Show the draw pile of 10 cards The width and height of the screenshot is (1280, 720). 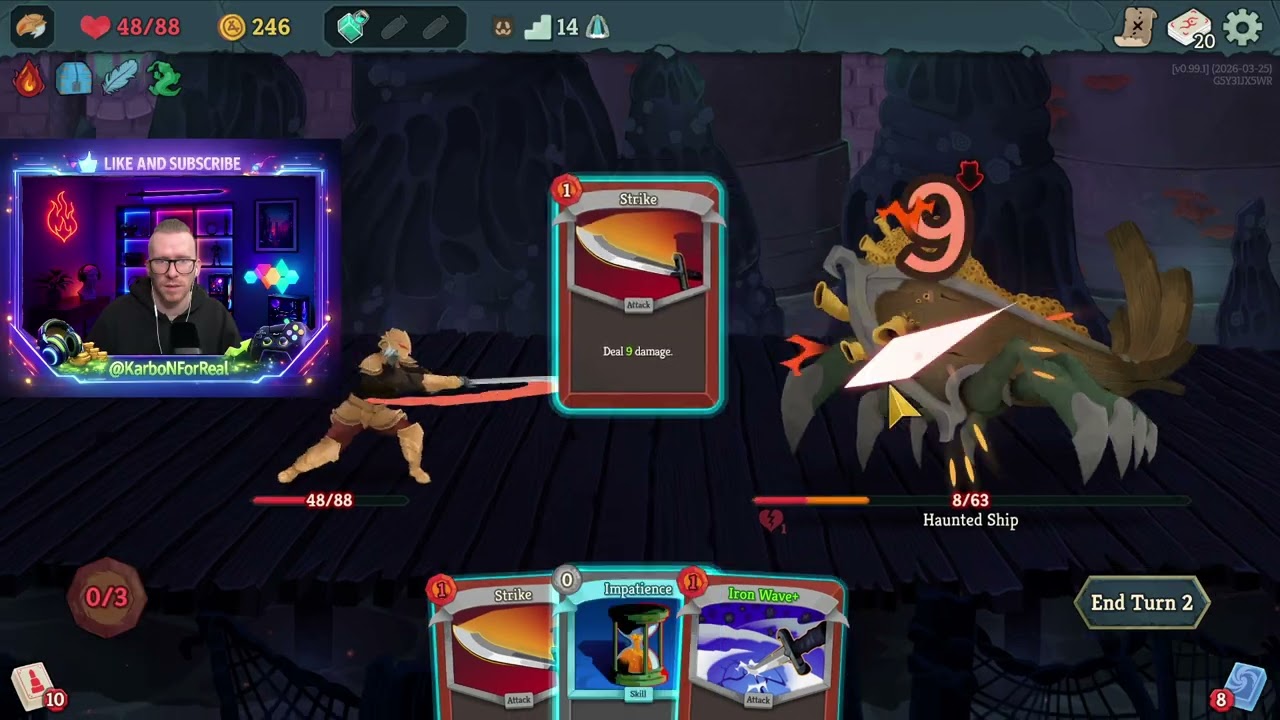tap(33, 686)
